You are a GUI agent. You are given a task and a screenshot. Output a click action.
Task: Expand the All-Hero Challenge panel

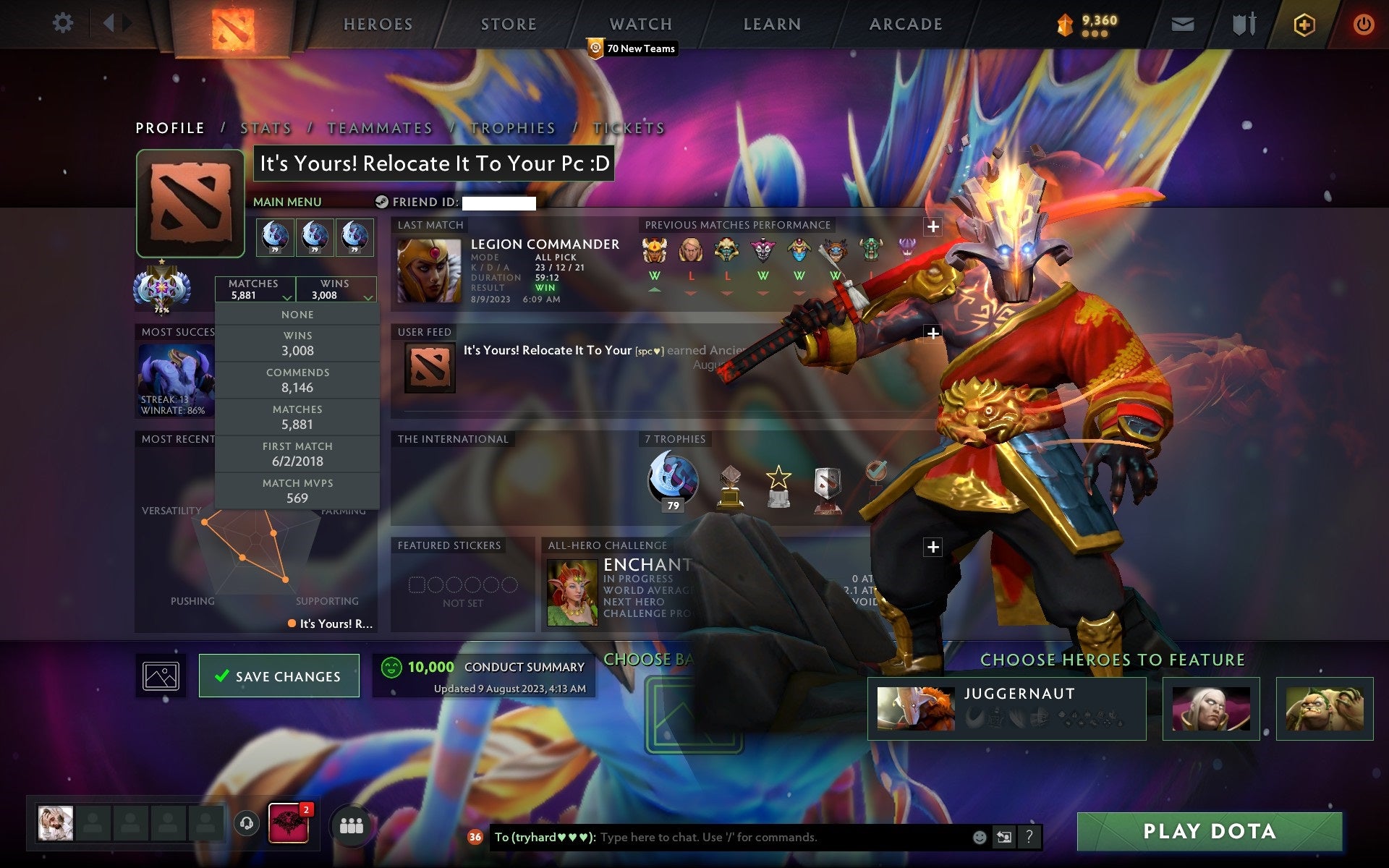tap(933, 545)
